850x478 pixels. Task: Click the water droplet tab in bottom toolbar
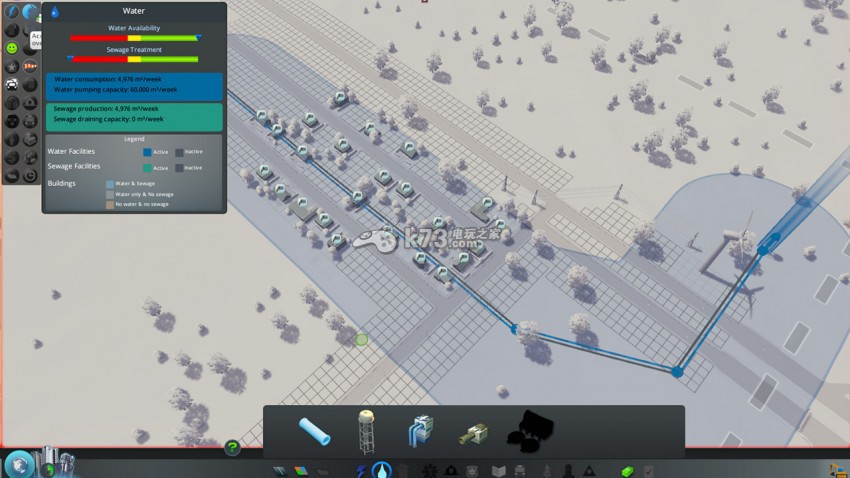(381, 470)
